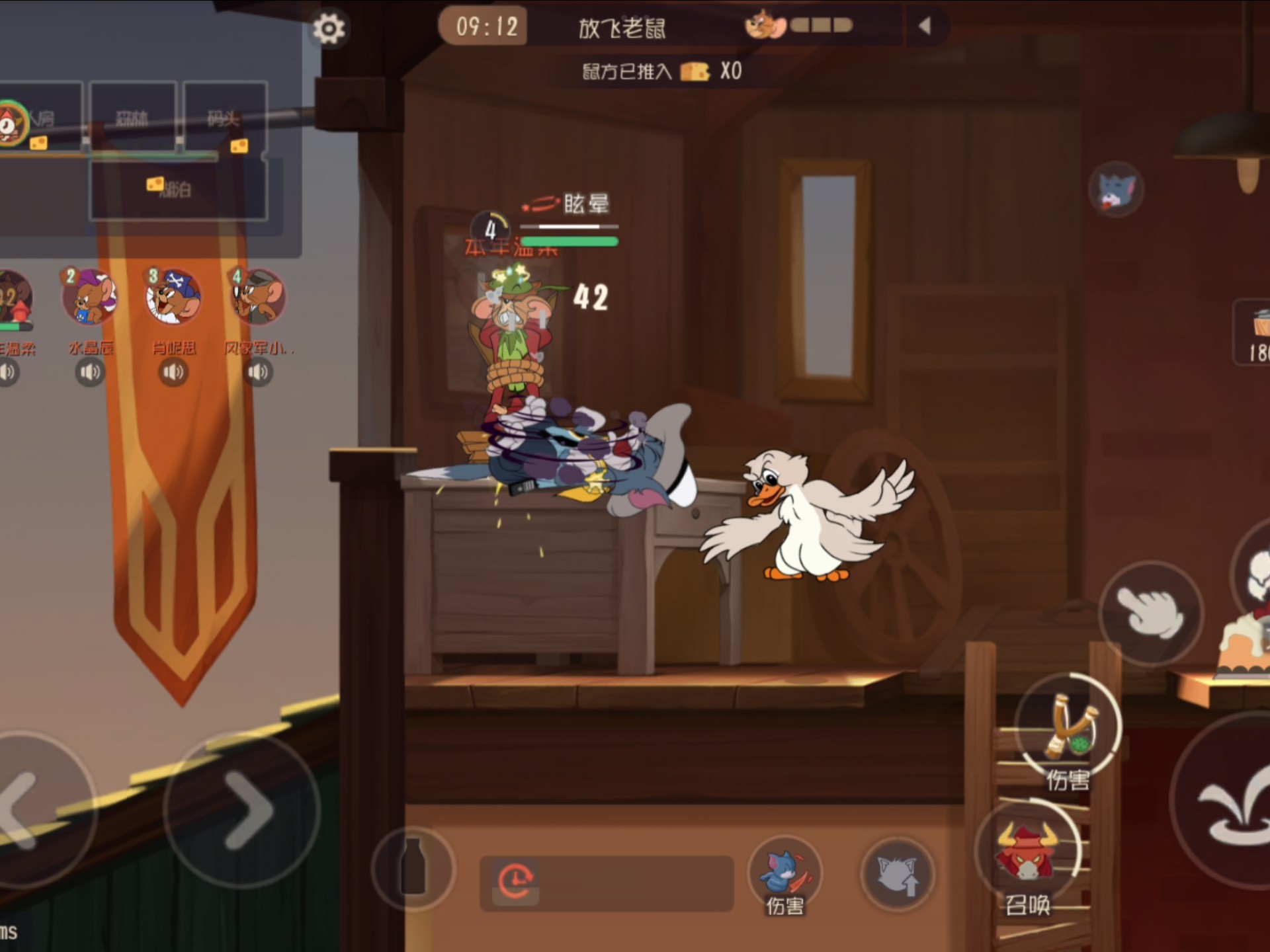Toggle voice for the pirate-hat mouse player
1270x952 pixels.
pos(173,373)
